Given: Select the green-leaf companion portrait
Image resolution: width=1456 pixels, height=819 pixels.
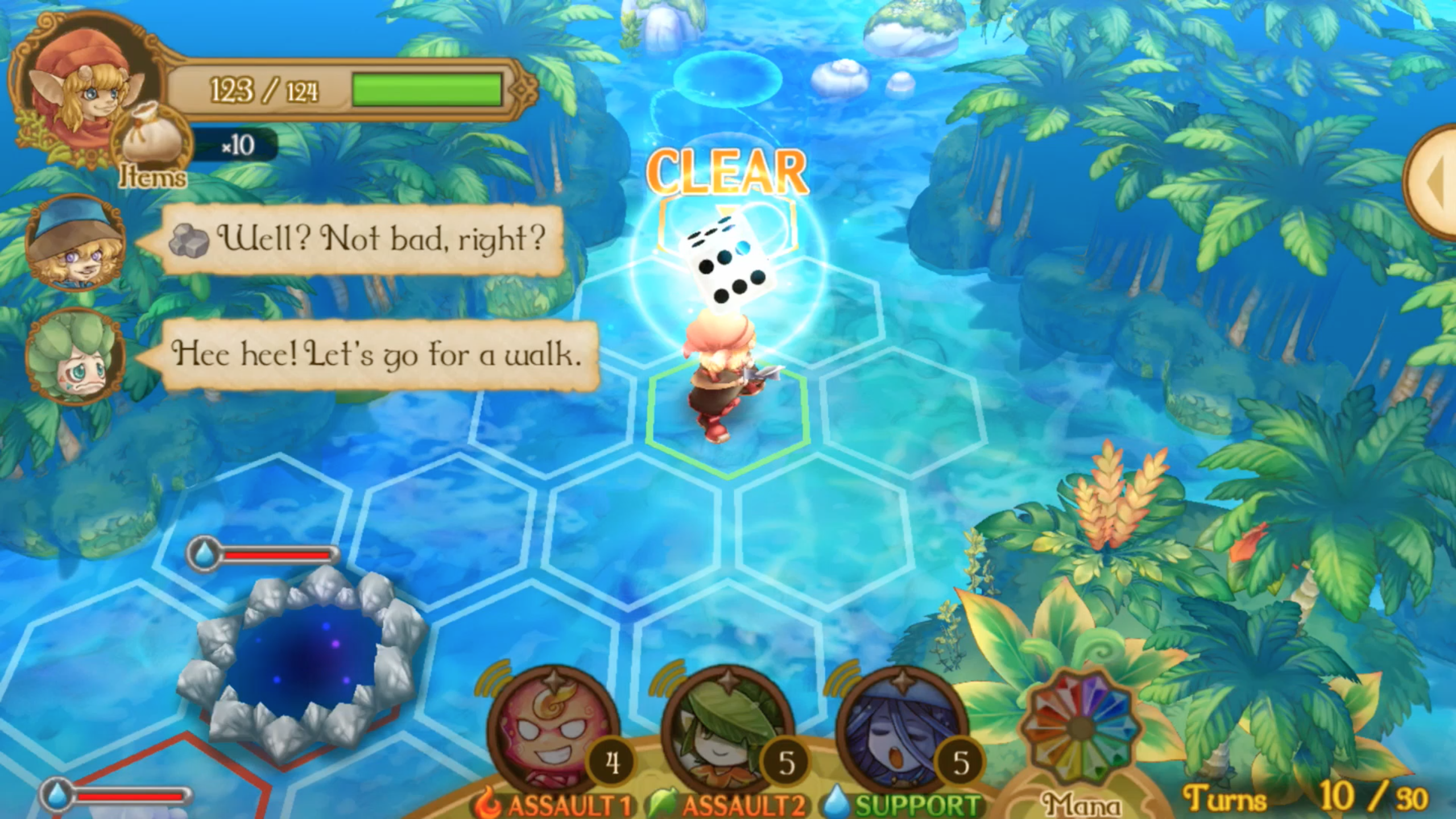Looking at the screenshot, I should click(75, 357).
